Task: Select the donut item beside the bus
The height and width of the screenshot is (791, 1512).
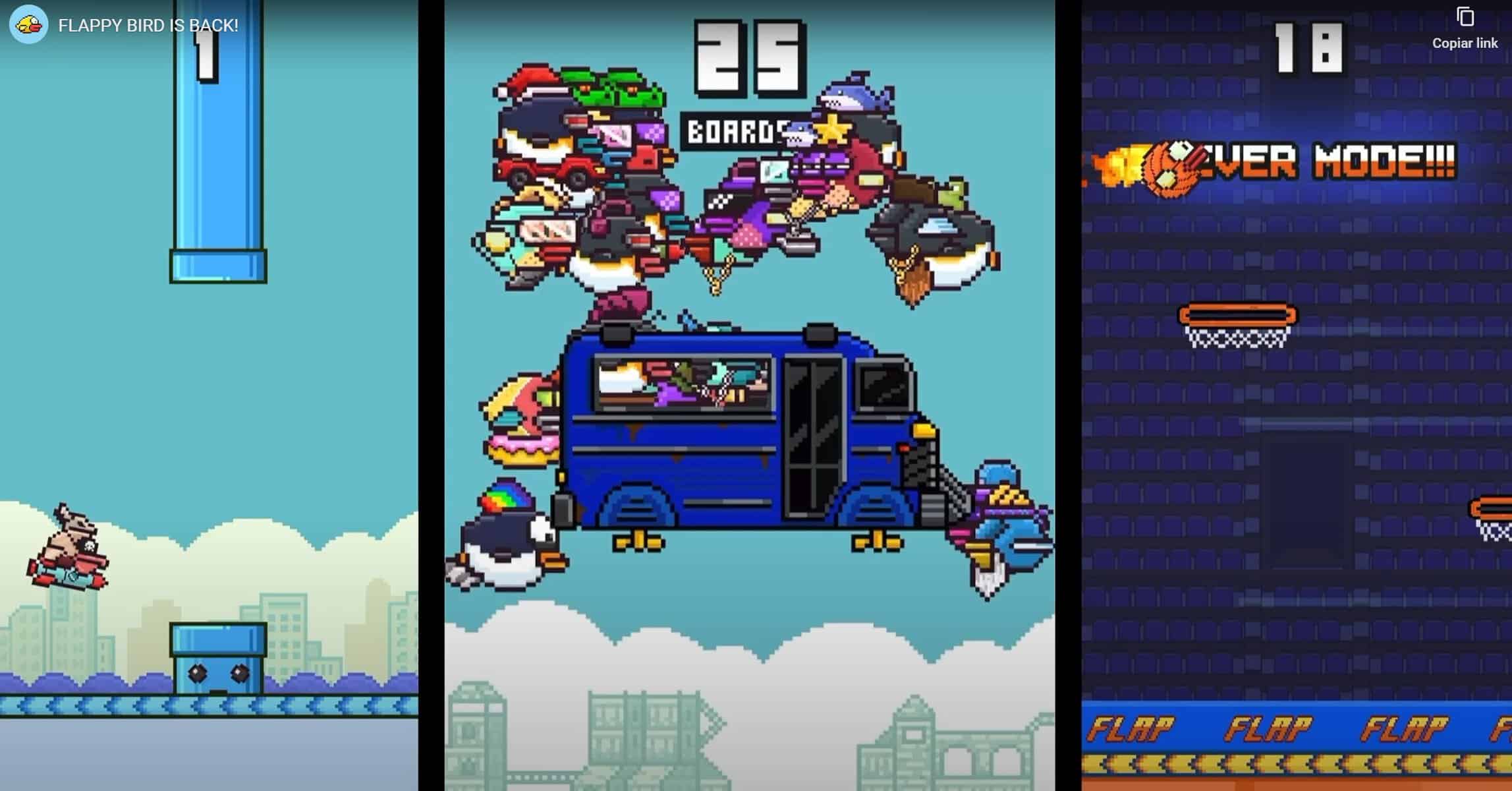Action: click(x=520, y=448)
